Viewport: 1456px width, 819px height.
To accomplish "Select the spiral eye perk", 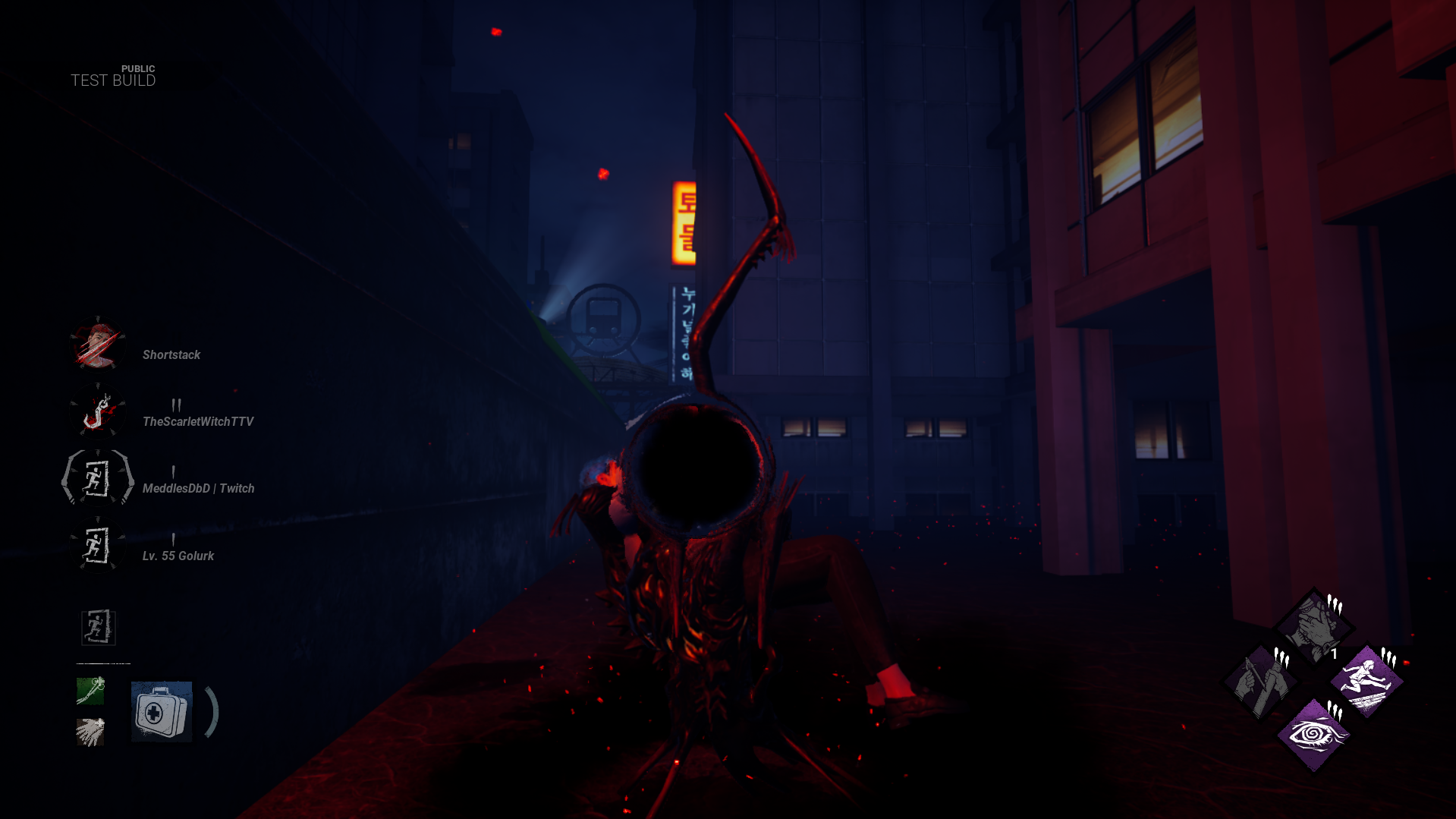I will pyautogui.click(x=1313, y=735).
